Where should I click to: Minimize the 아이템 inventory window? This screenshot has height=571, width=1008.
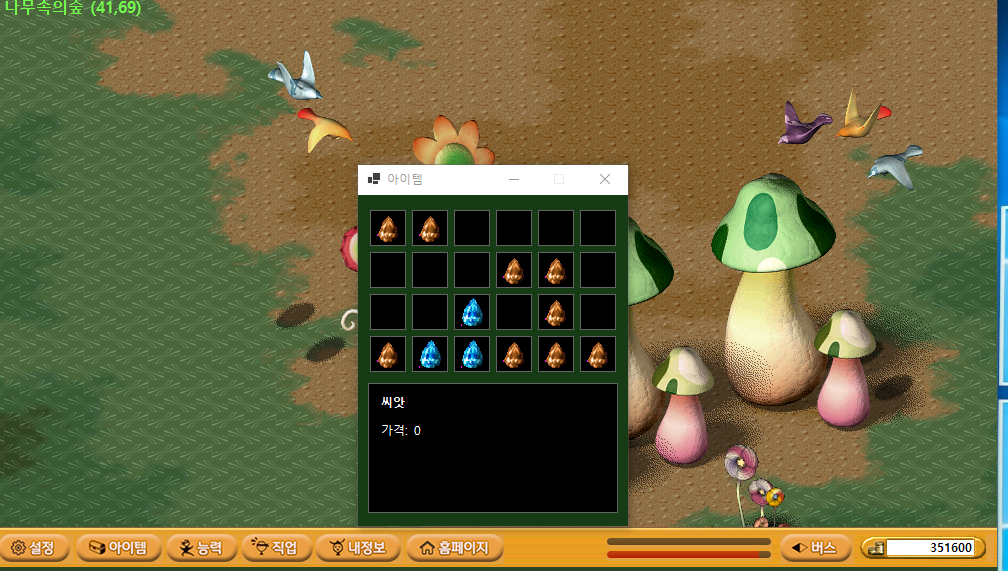point(514,179)
